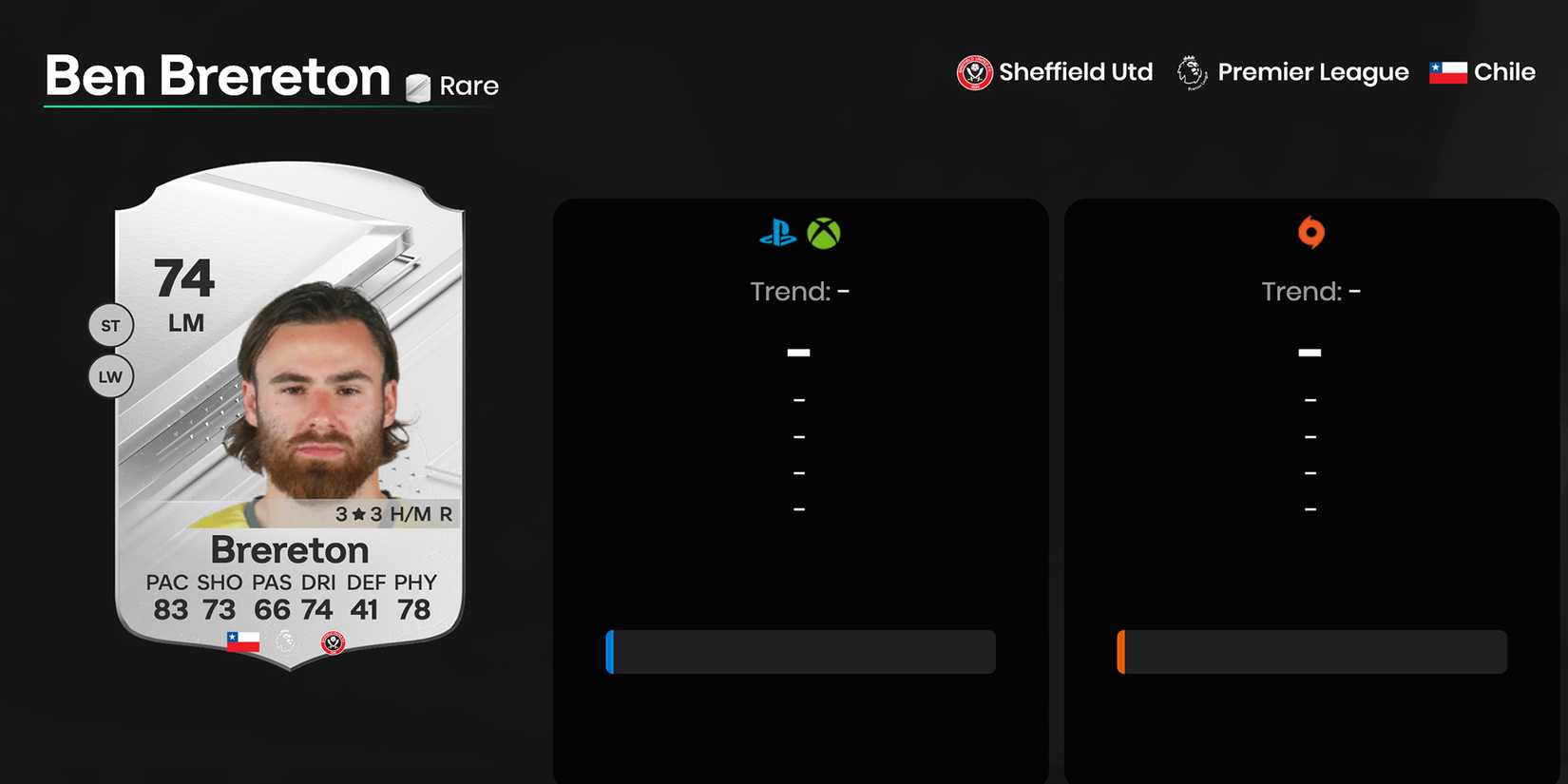1568x784 pixels.
Task: Click the PlayStation platform icon
Action: (x=777, y=233)
